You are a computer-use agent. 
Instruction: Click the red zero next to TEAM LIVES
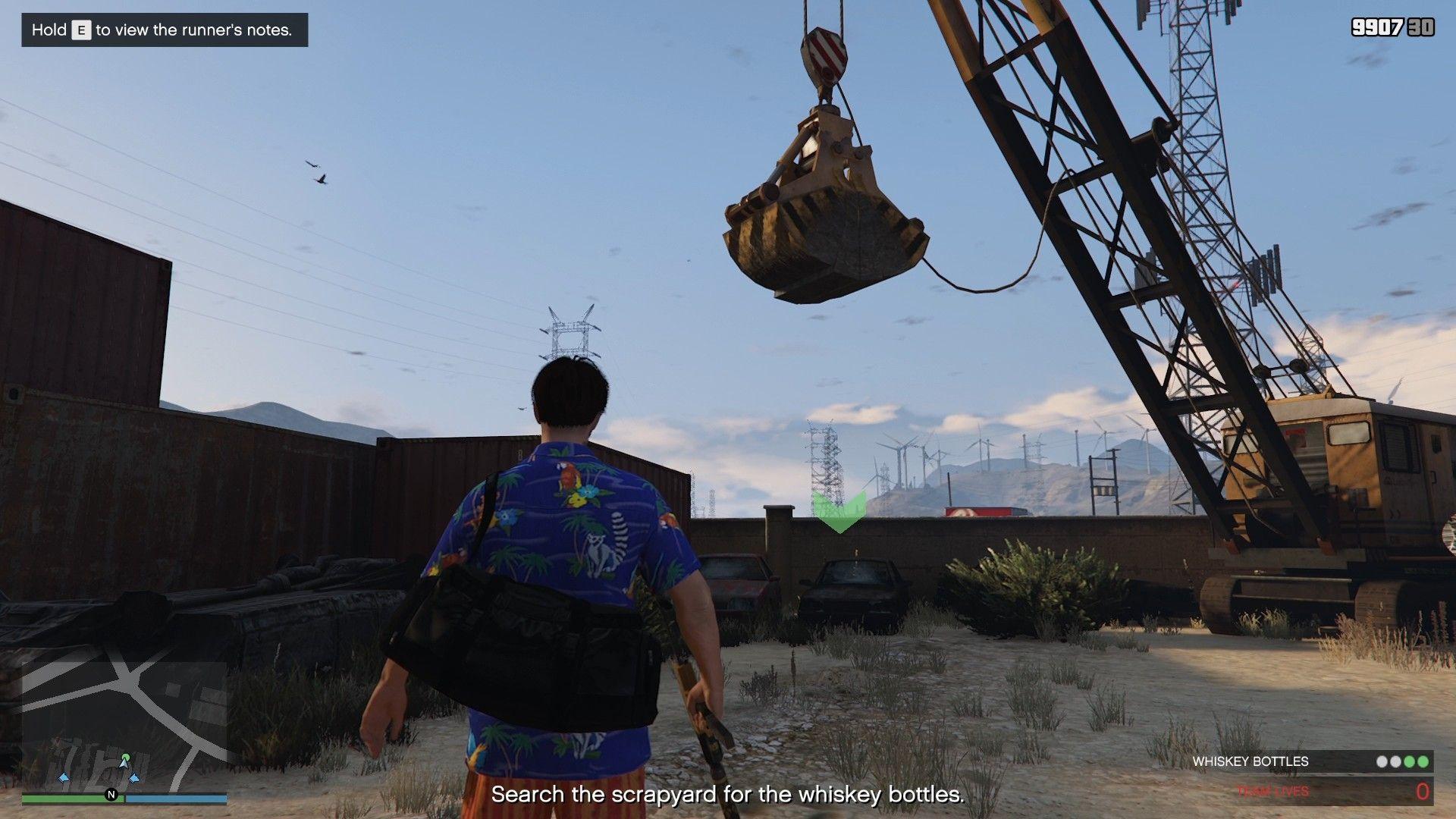(1423, 790)
